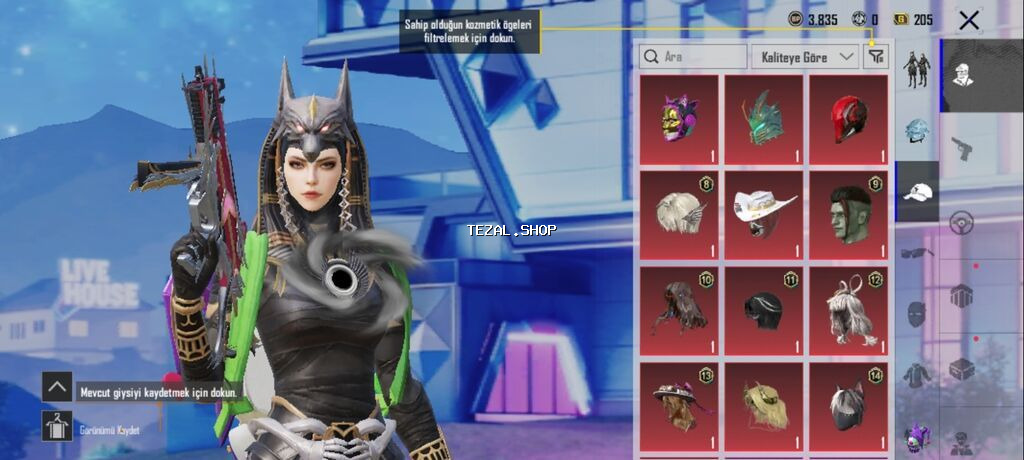Choose the long brown wavy hair item
Viewport: 1024px width, 460px height.
(x=679, y=310)
